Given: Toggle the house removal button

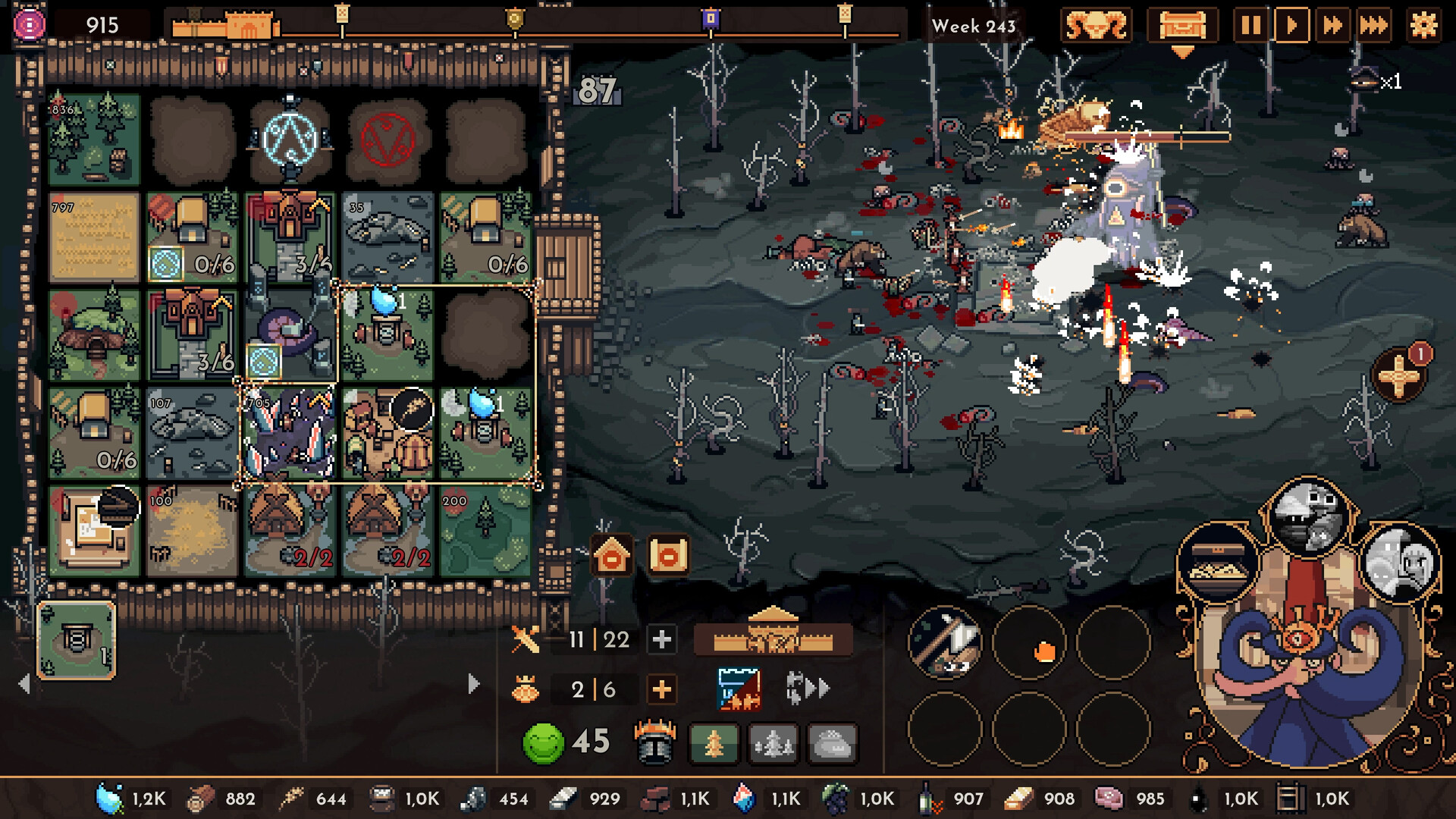Looking at the screenshot, I should coord(612,556).
